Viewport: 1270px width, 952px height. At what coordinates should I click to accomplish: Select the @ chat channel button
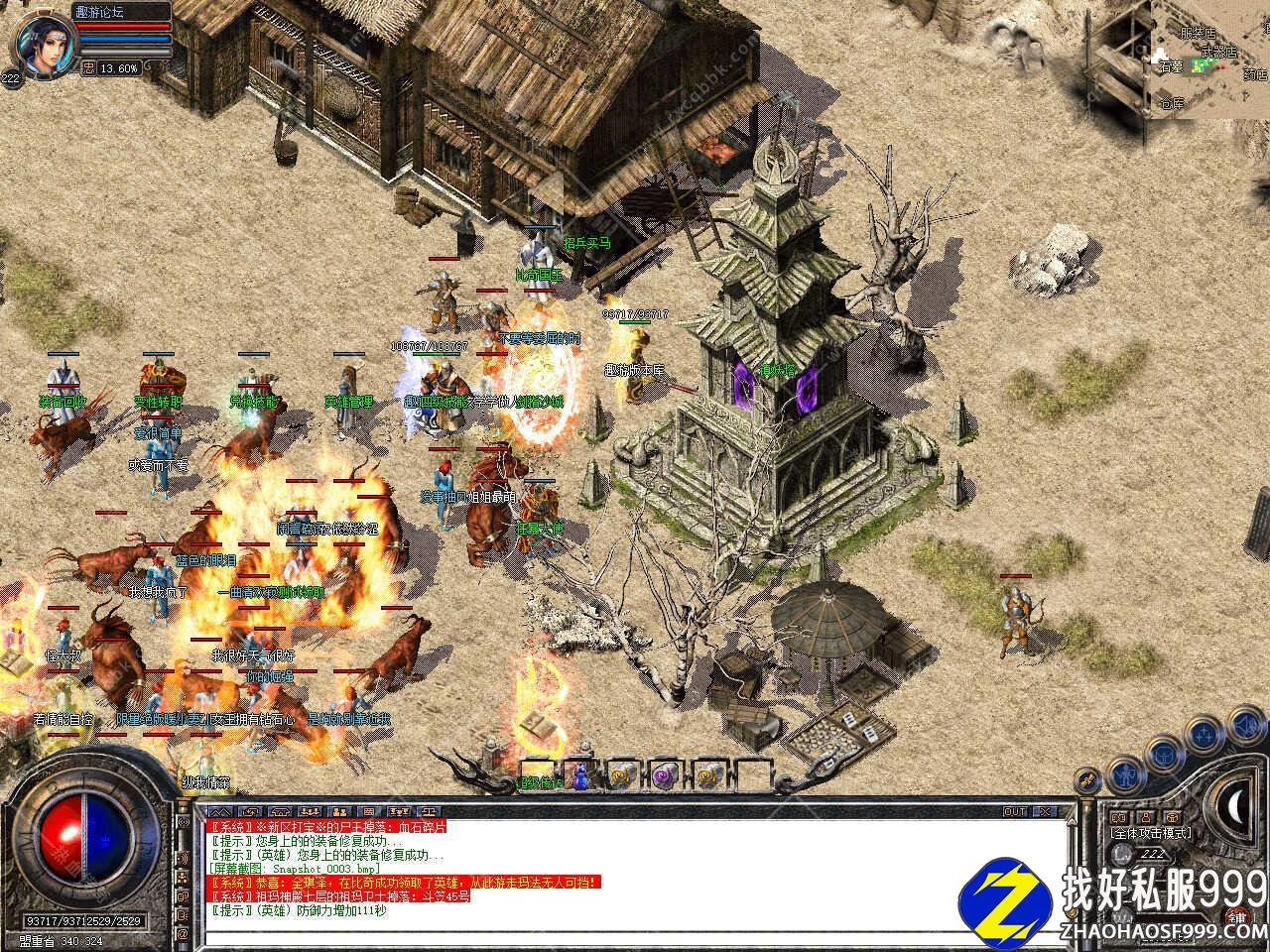(x=183, y=934)
